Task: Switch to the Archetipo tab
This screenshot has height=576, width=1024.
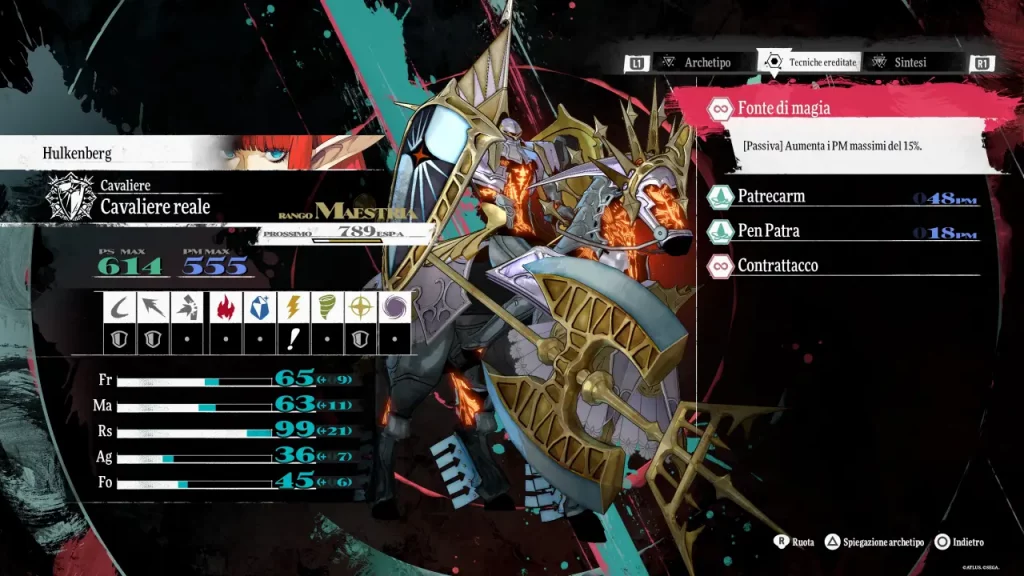Action: pos(706,62)
